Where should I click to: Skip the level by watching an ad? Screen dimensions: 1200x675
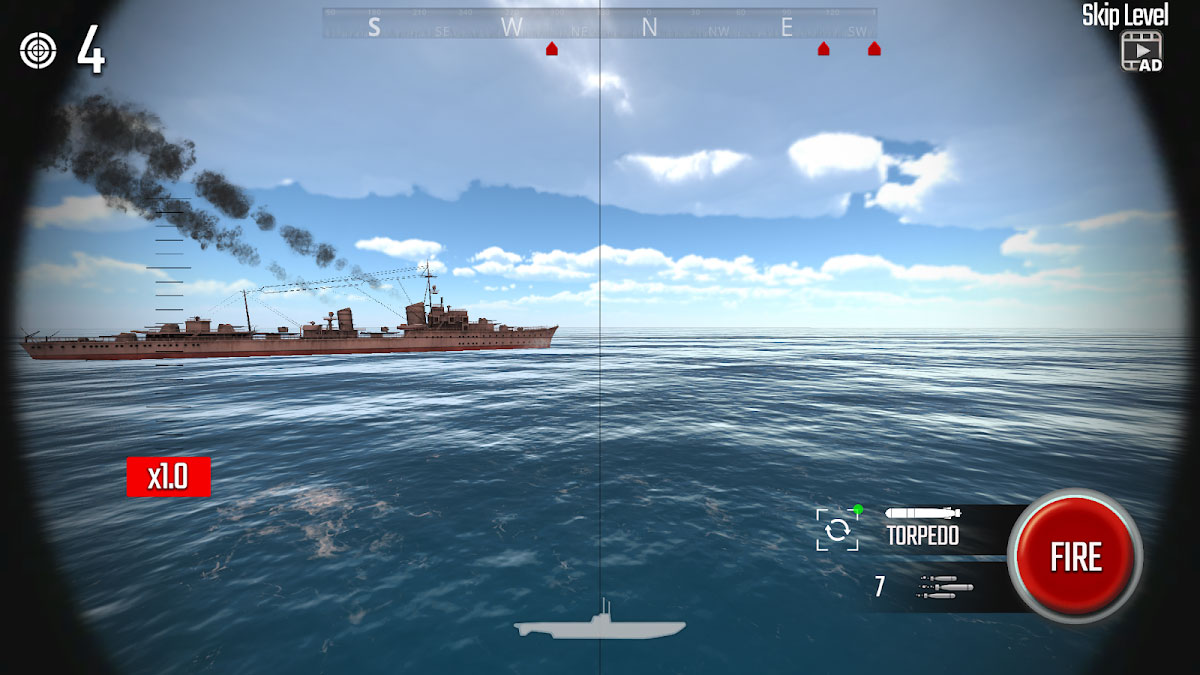pyautogui.click(x=1140, y=50)
